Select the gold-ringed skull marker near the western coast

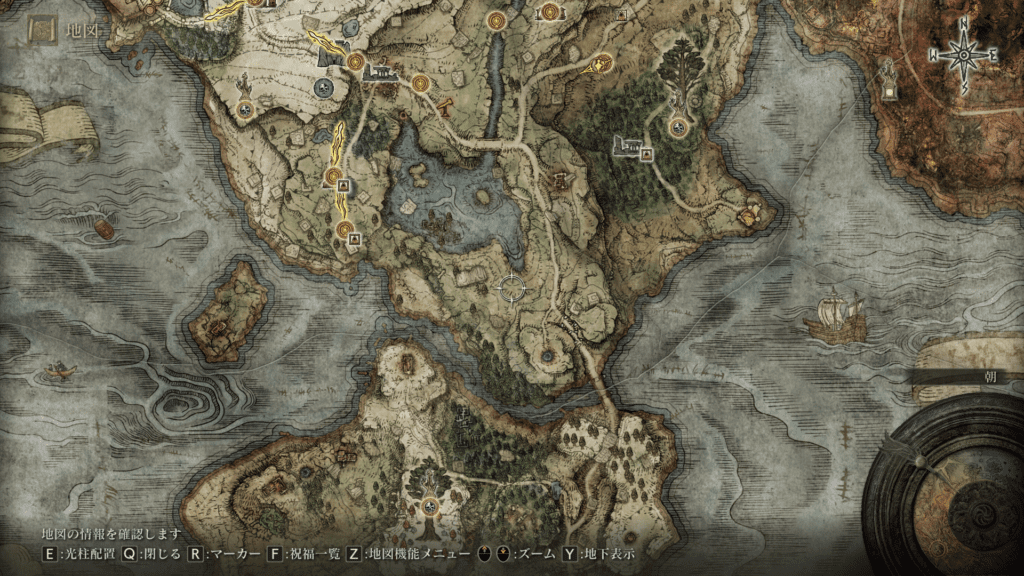[x=245, y=109]
